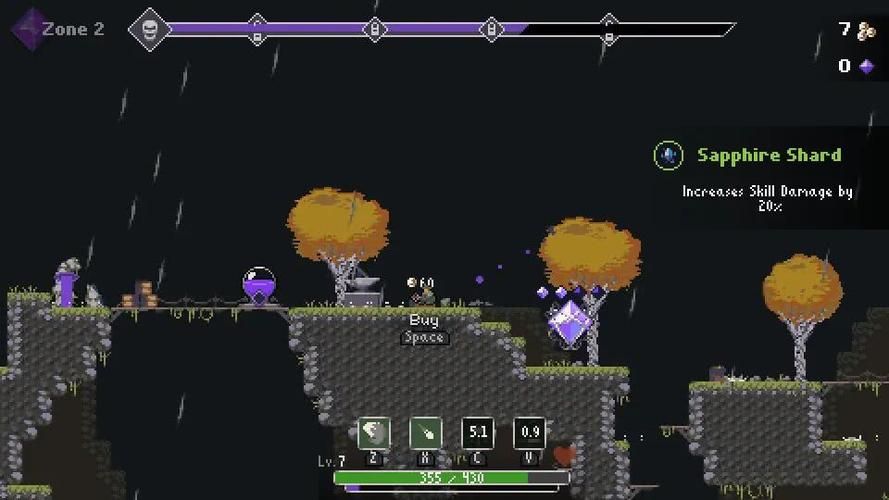Use the thrown dagger skill icon
The image size is (889, 500).
[x=426, y=433]
